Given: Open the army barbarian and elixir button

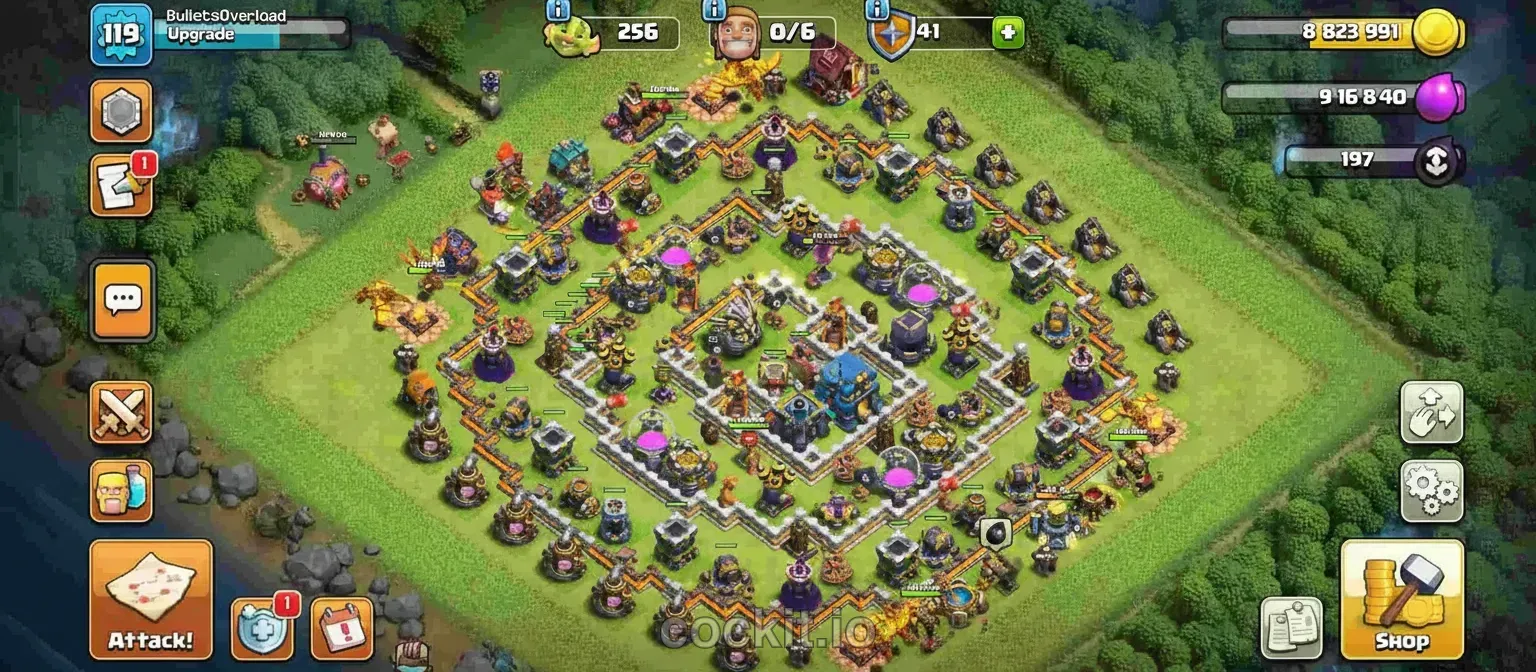Looking at the screenshot, I should [x=122, y=491].
